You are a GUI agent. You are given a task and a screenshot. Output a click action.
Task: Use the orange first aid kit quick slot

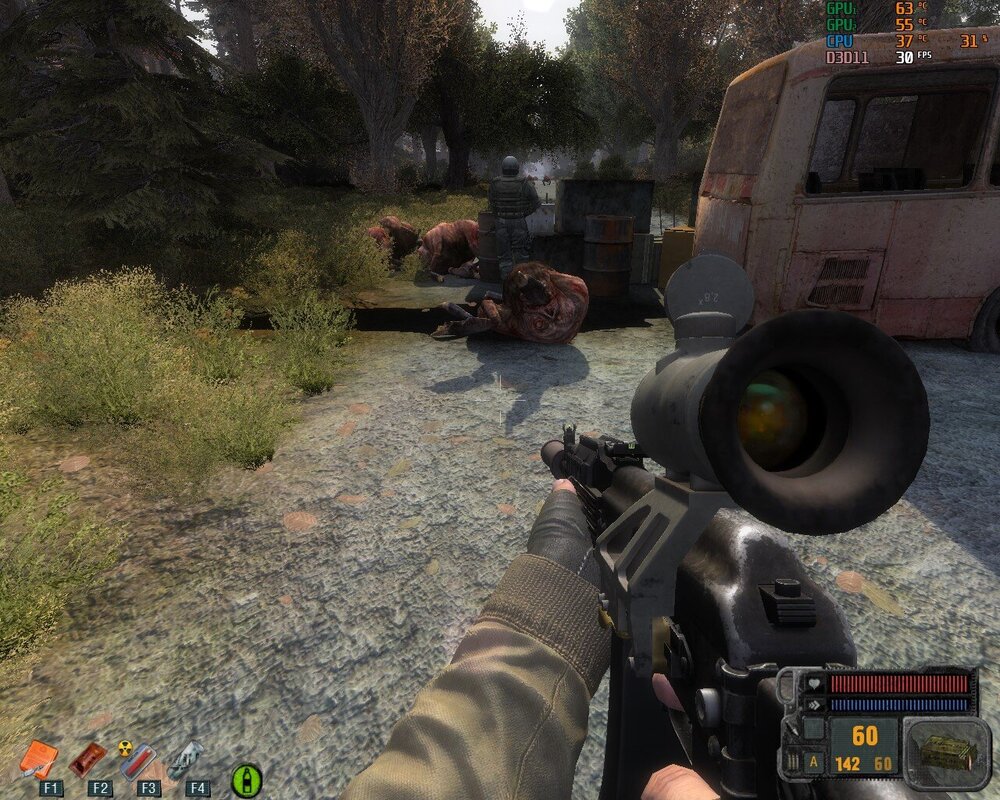coord(38,760)
